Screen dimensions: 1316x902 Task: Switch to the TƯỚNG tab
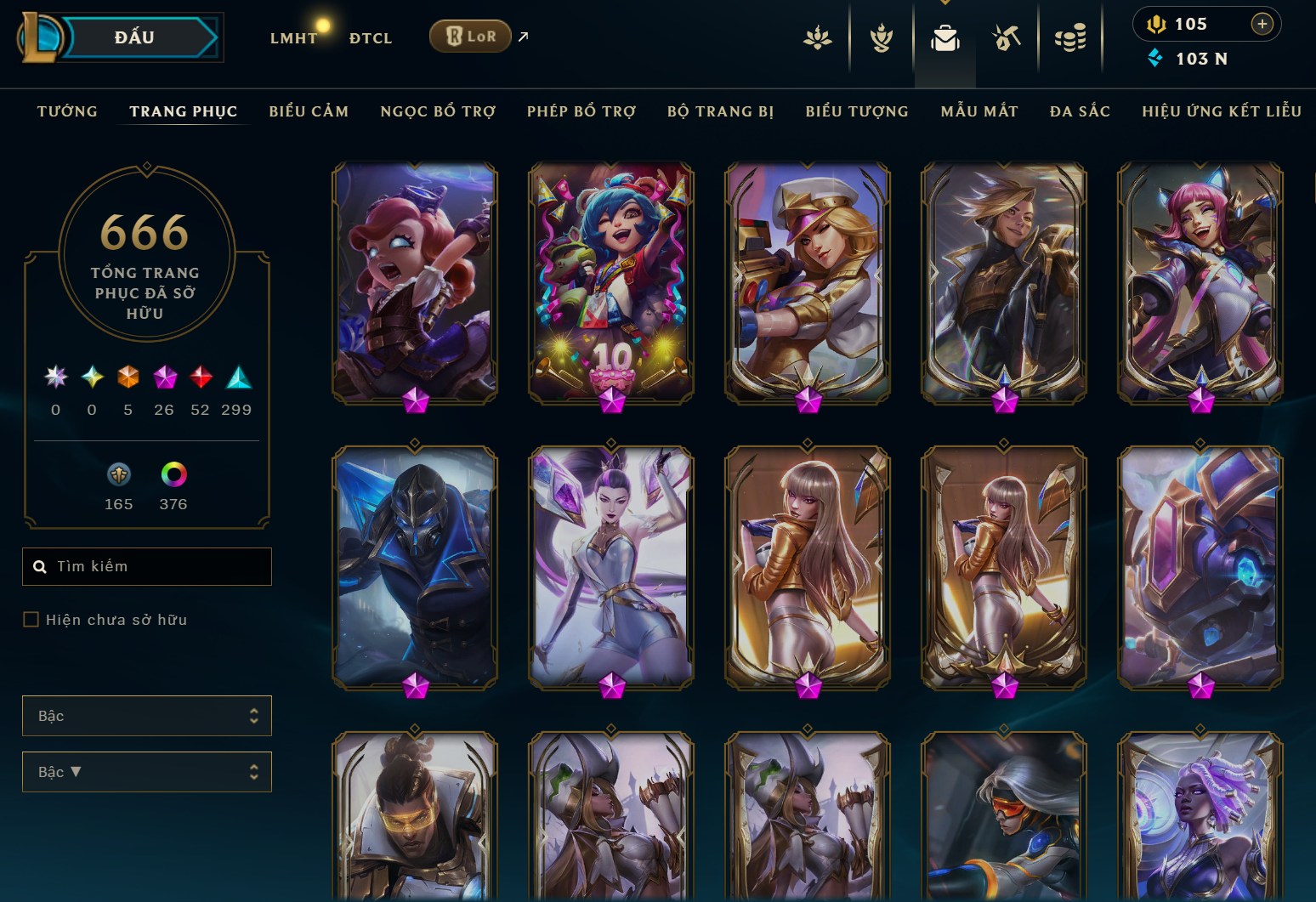[66, 111]
